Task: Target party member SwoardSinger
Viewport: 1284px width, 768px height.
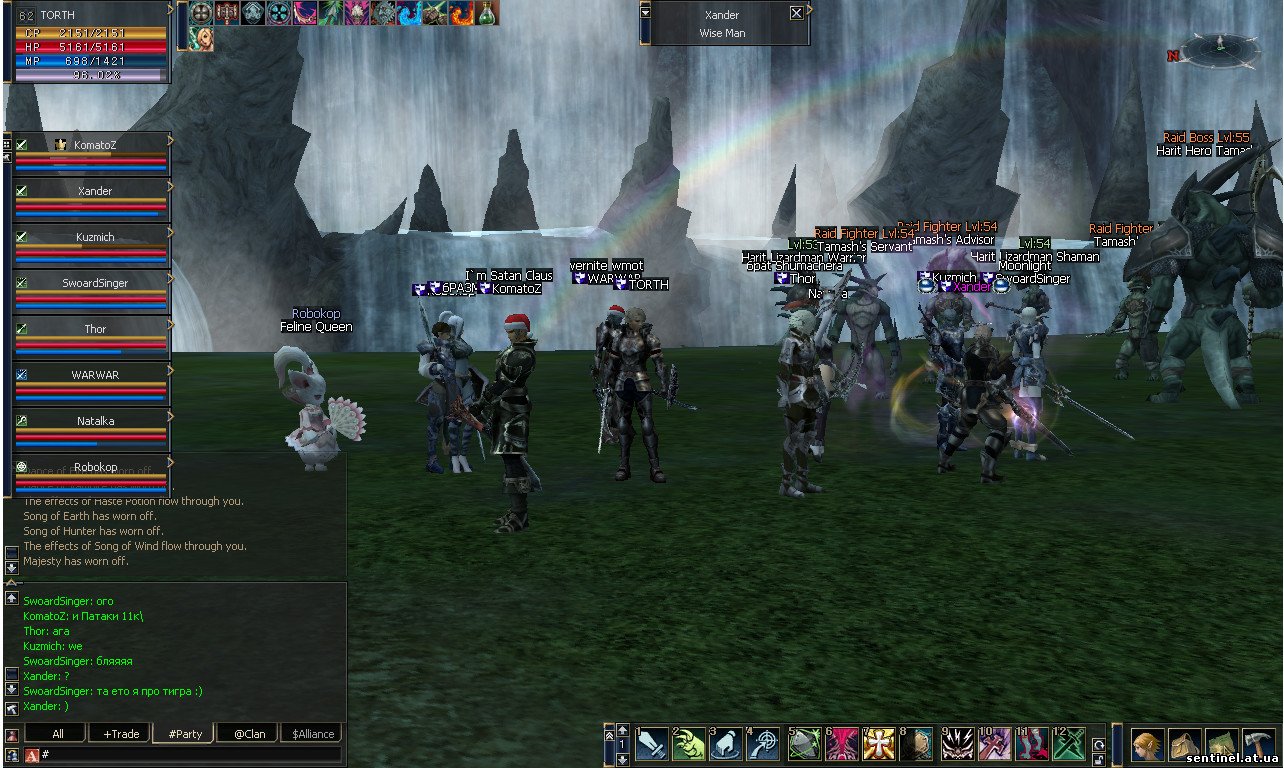Action: pyautogui.click(x=94, y=284)
